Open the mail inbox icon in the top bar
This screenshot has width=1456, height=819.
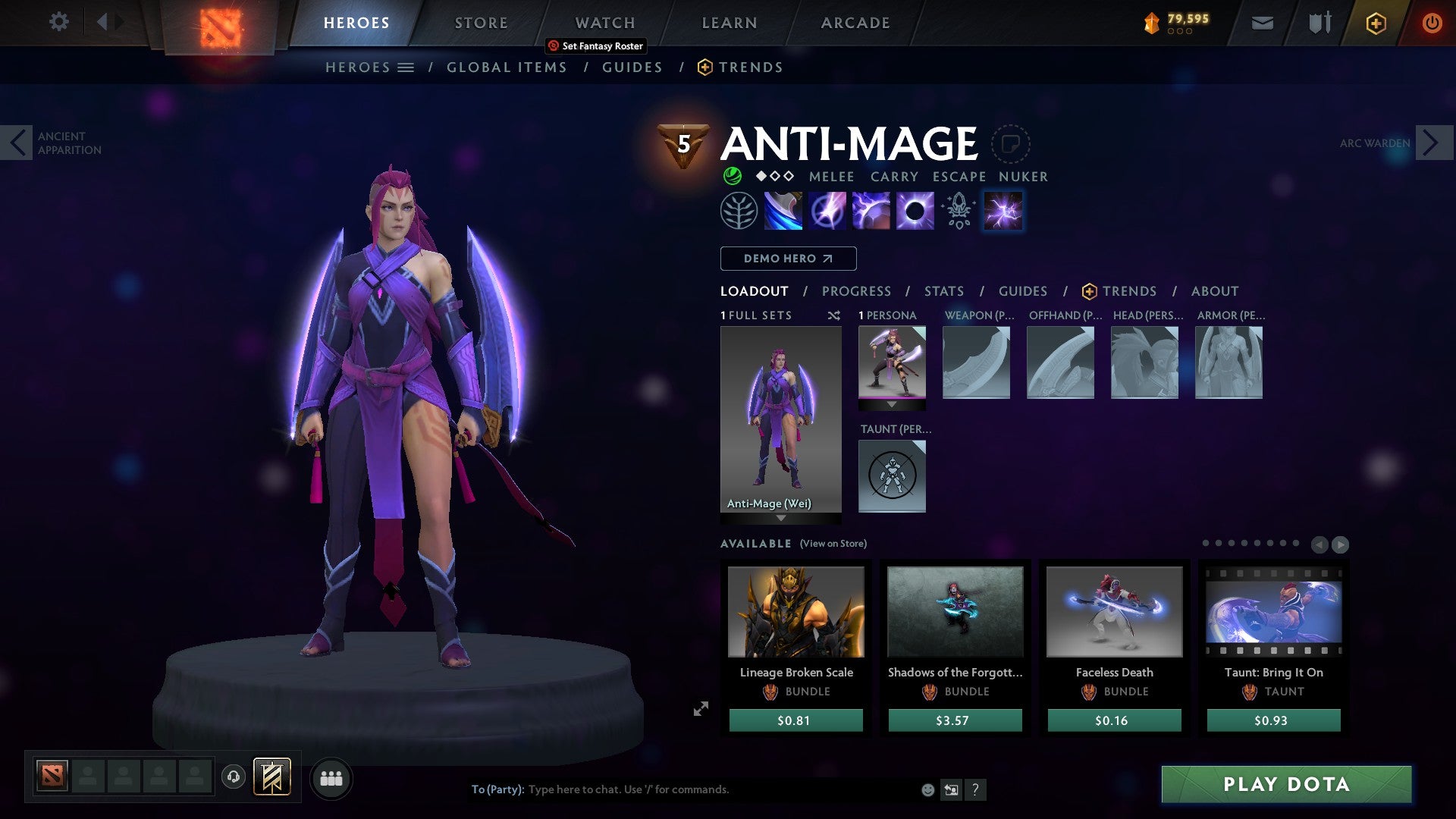point(1262,23)
